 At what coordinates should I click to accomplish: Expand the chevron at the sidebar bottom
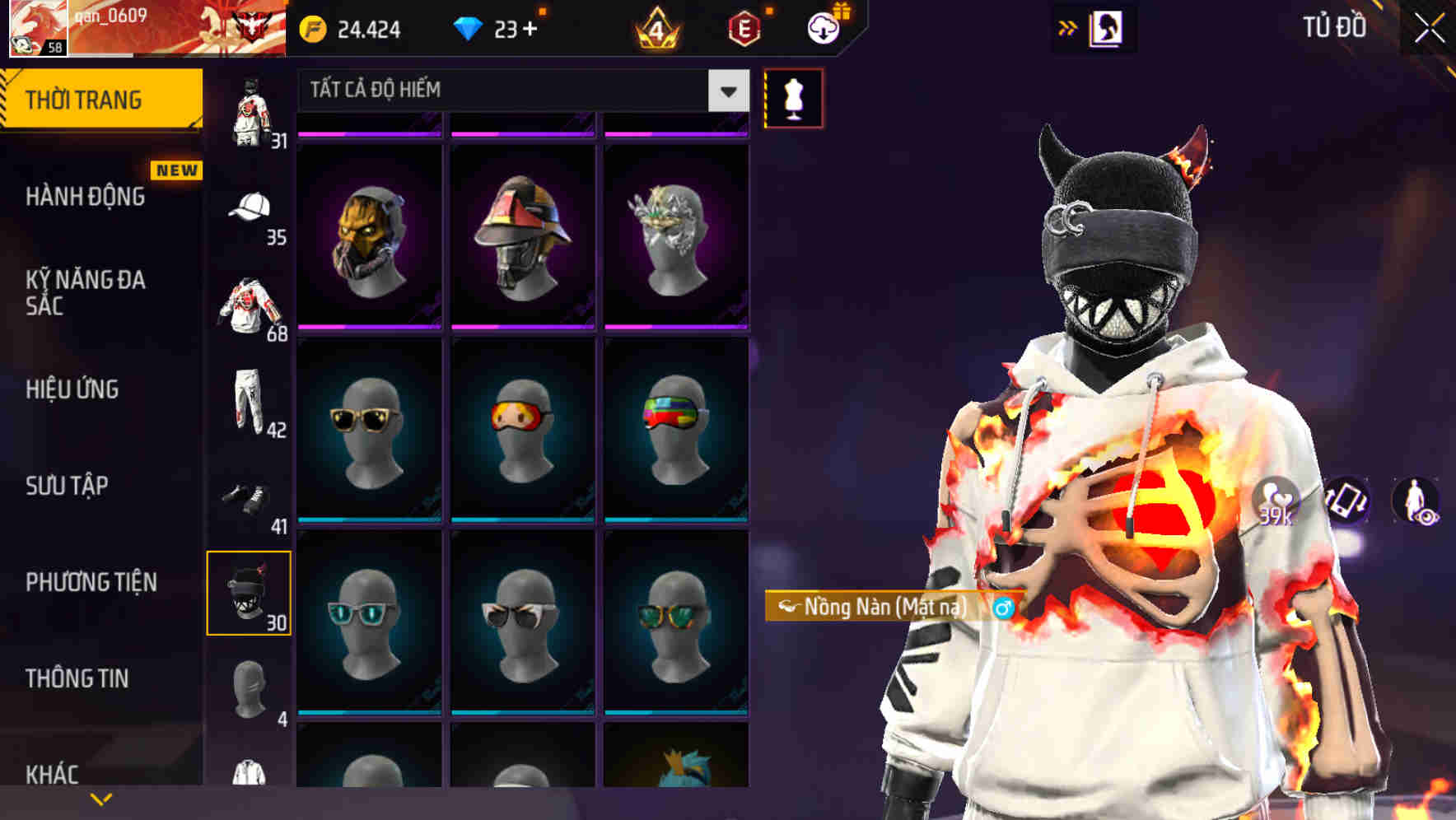pyautogui.click(x=100, y=798)
